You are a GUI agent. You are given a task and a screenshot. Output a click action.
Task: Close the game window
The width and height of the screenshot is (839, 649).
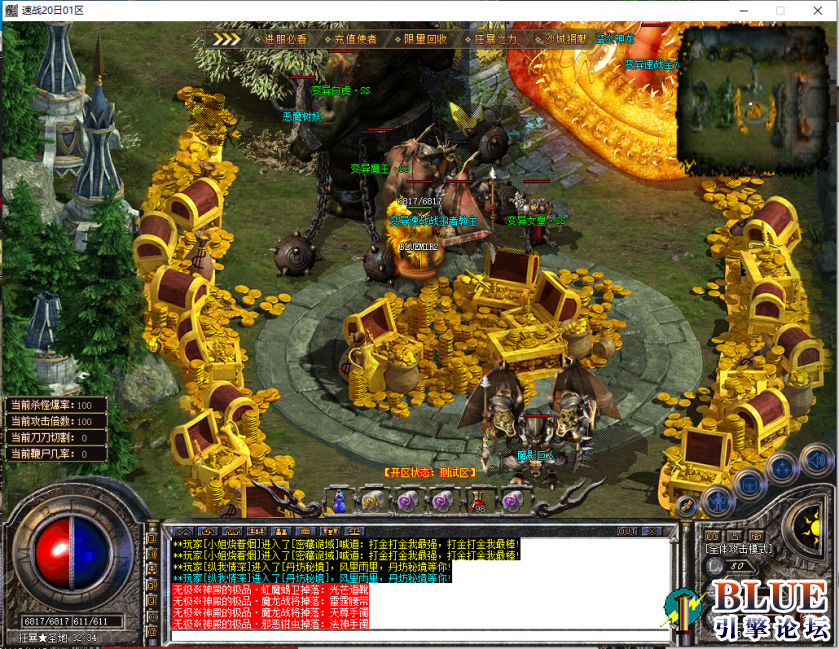[814, 10]
